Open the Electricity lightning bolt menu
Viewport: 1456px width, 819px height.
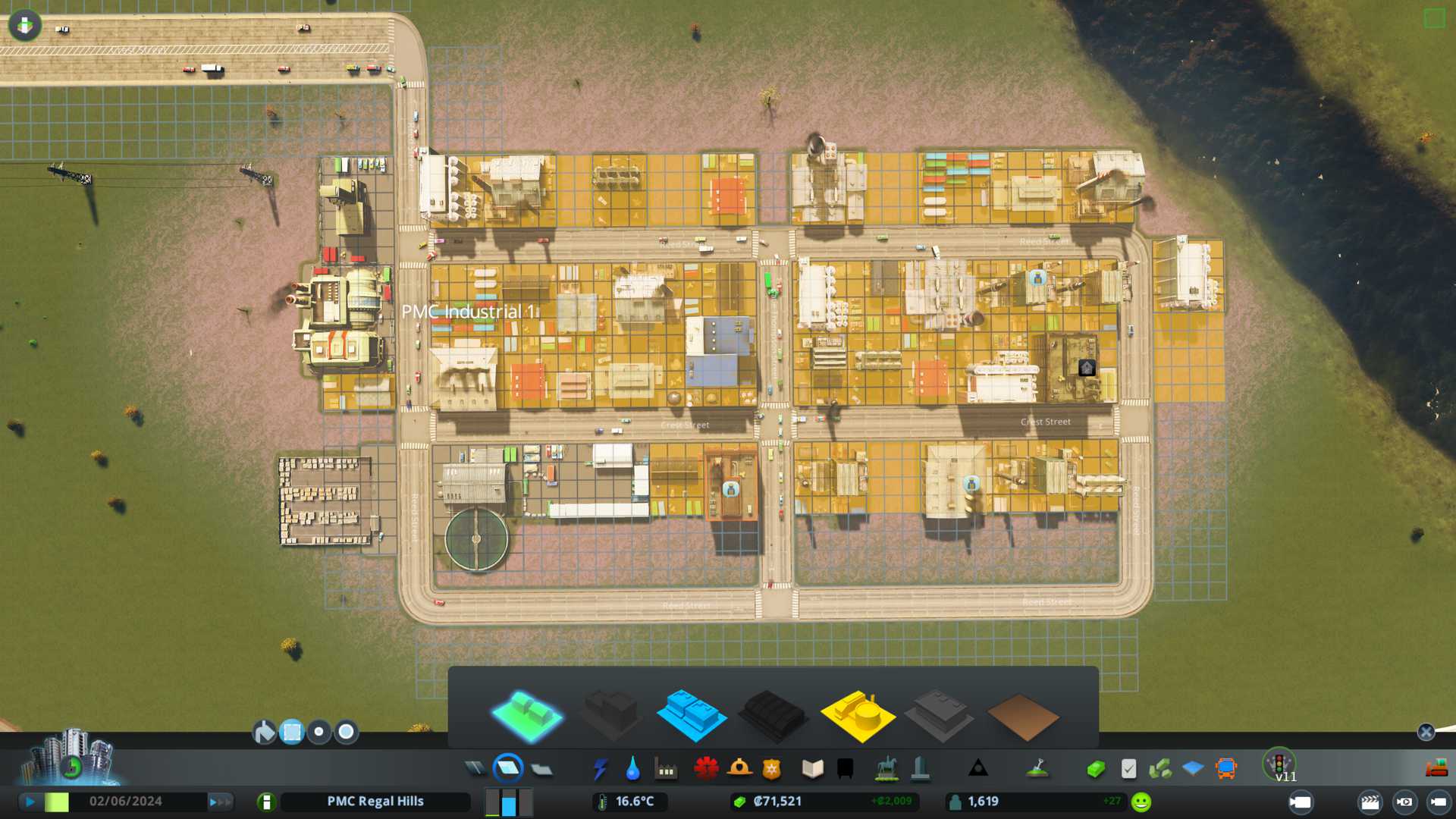click(600, 769)
